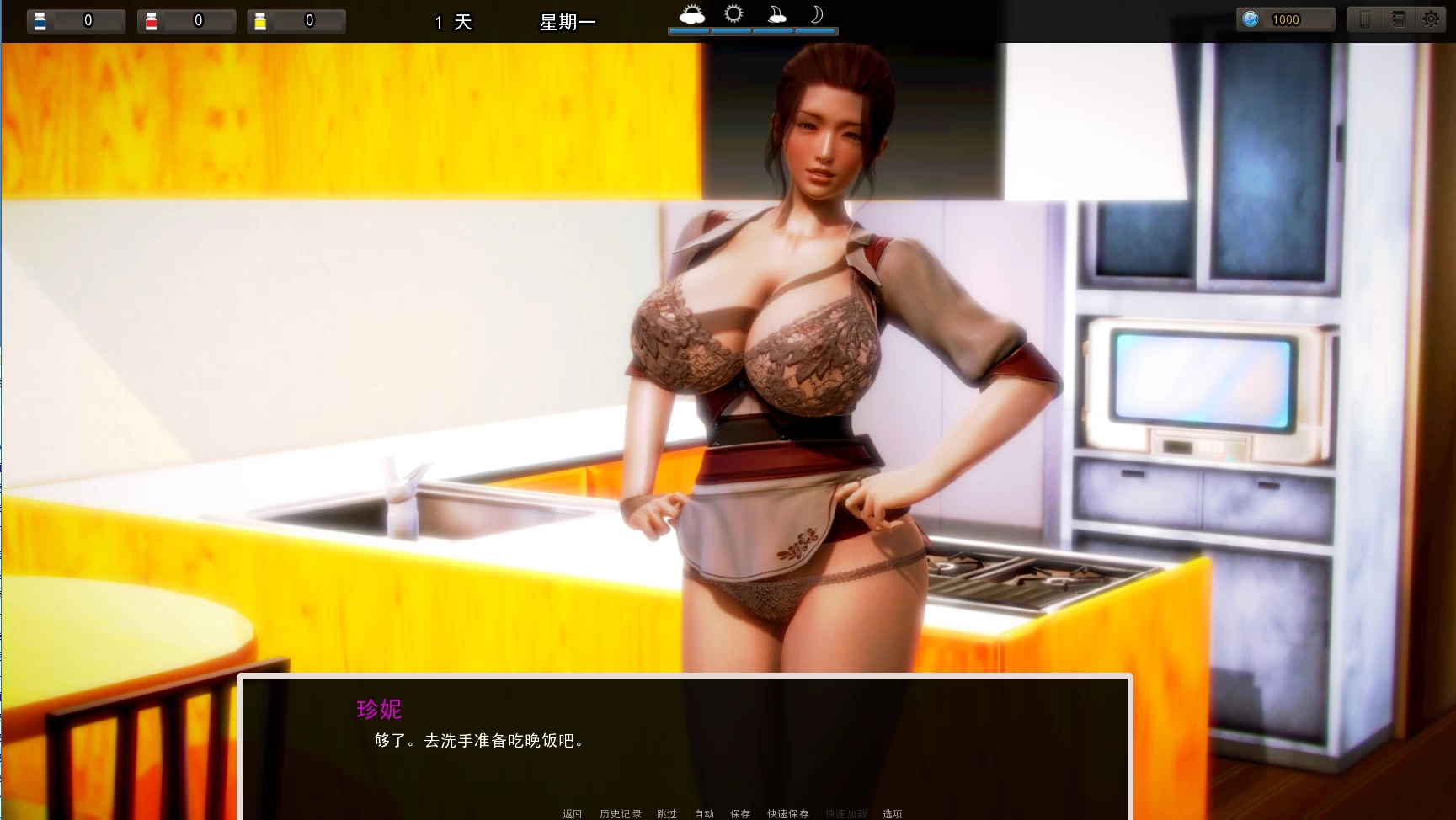Click the moon nighttime icon

(815, 13)
